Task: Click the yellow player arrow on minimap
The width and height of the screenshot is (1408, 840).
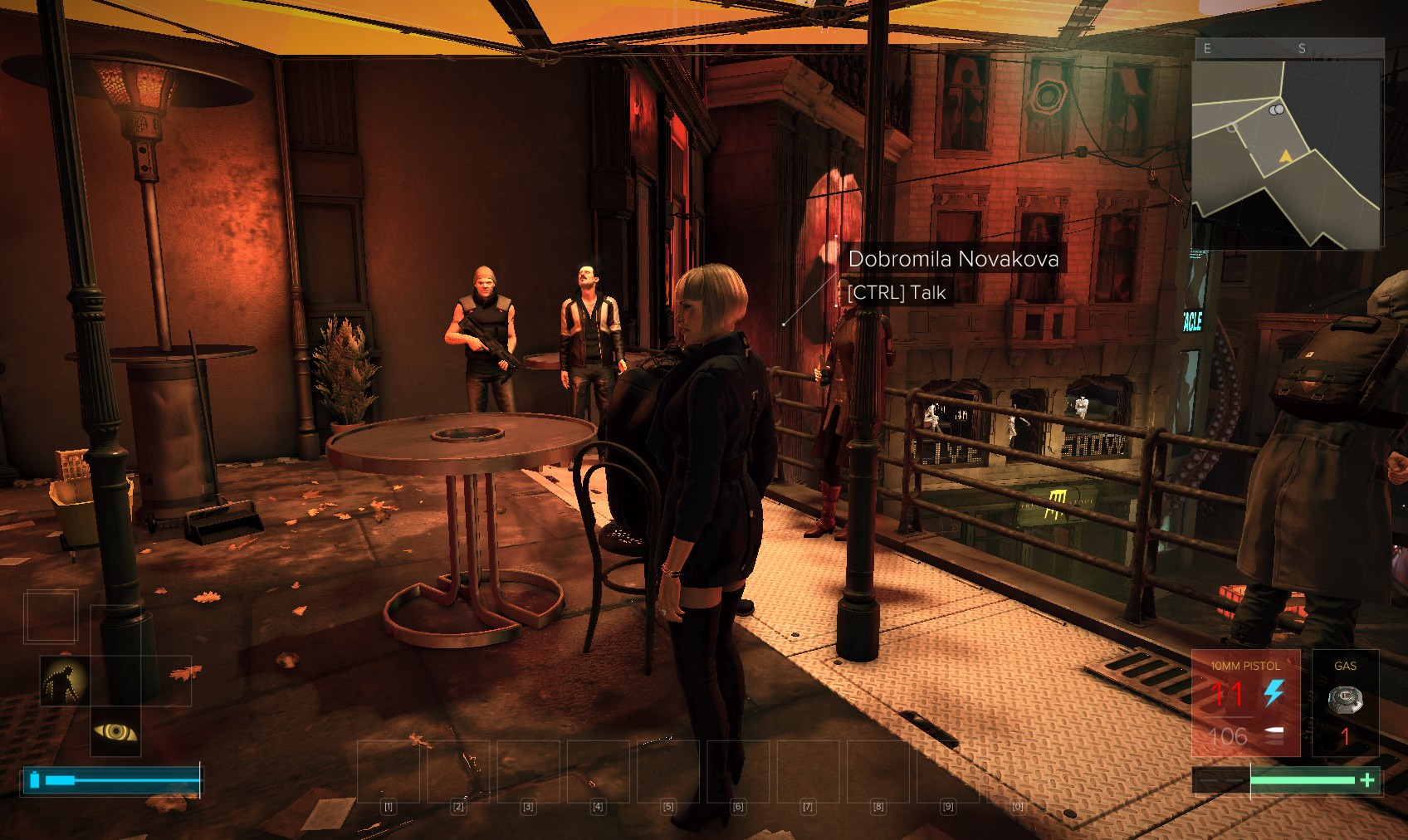Action: pos(1286,156)
